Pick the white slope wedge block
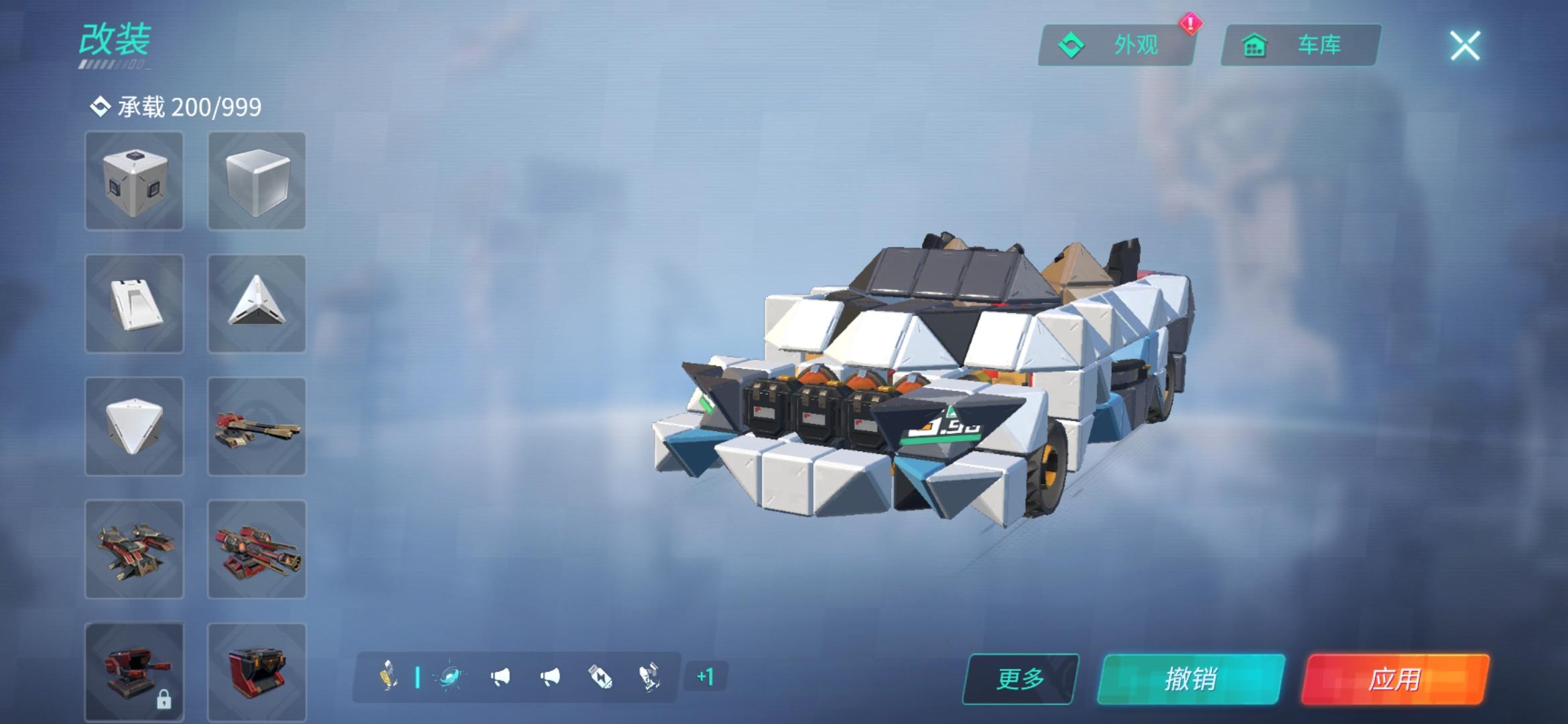Image resolution: width=1568 pixels, height=724 pixels. pos(134,304)
